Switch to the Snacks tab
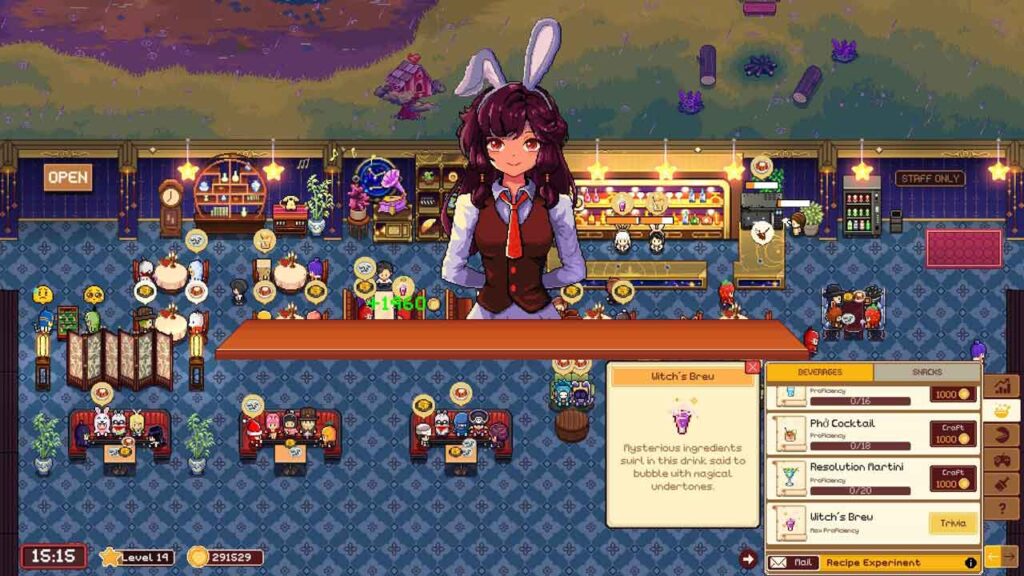1024x576 pixels. click(927, 372)
